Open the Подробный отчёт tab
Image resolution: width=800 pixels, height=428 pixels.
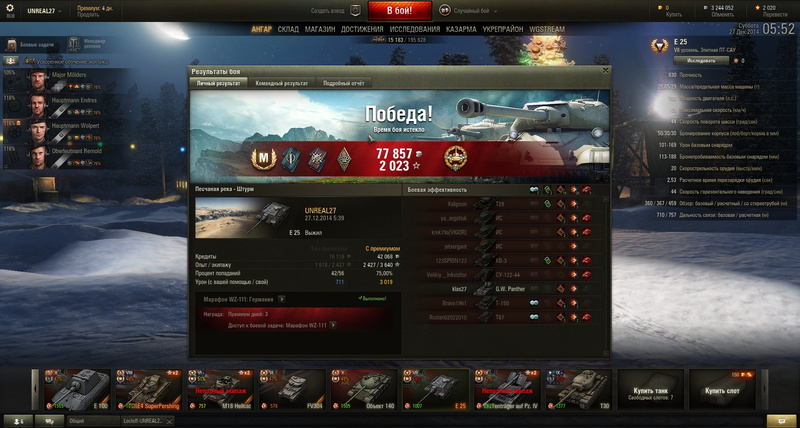coord(343,84)
